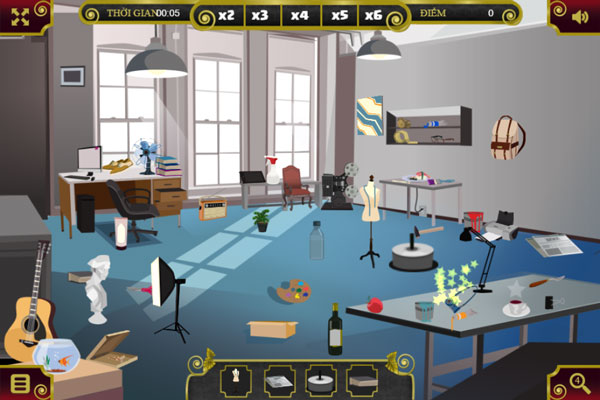Select the mannequin target slot

pos(235,378)
